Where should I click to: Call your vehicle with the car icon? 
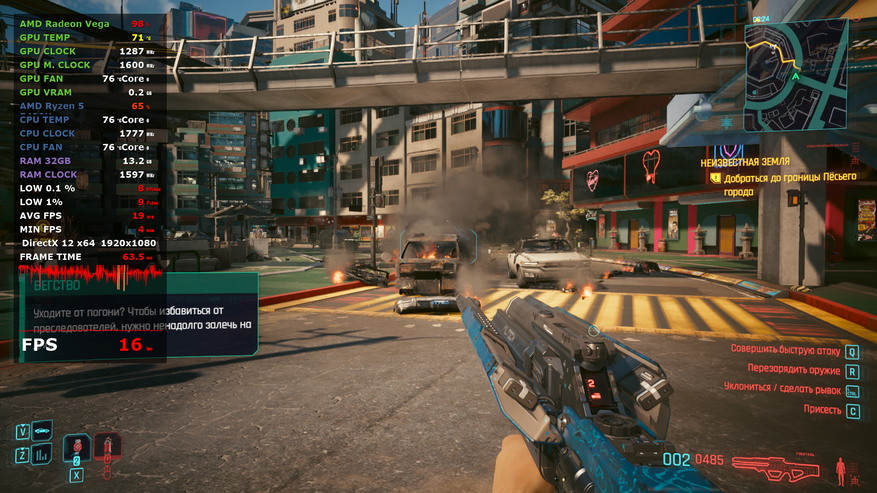click(x=42, y=431)
